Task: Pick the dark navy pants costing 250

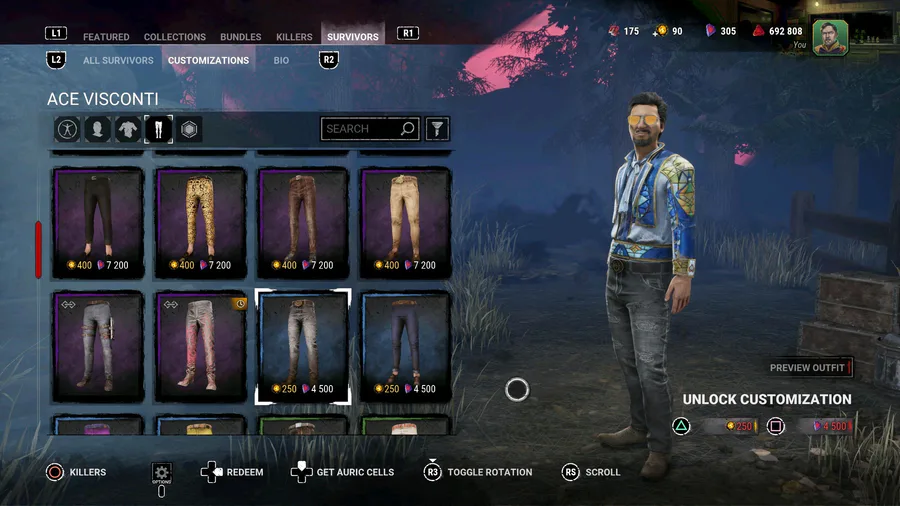Action: [405, 346]
